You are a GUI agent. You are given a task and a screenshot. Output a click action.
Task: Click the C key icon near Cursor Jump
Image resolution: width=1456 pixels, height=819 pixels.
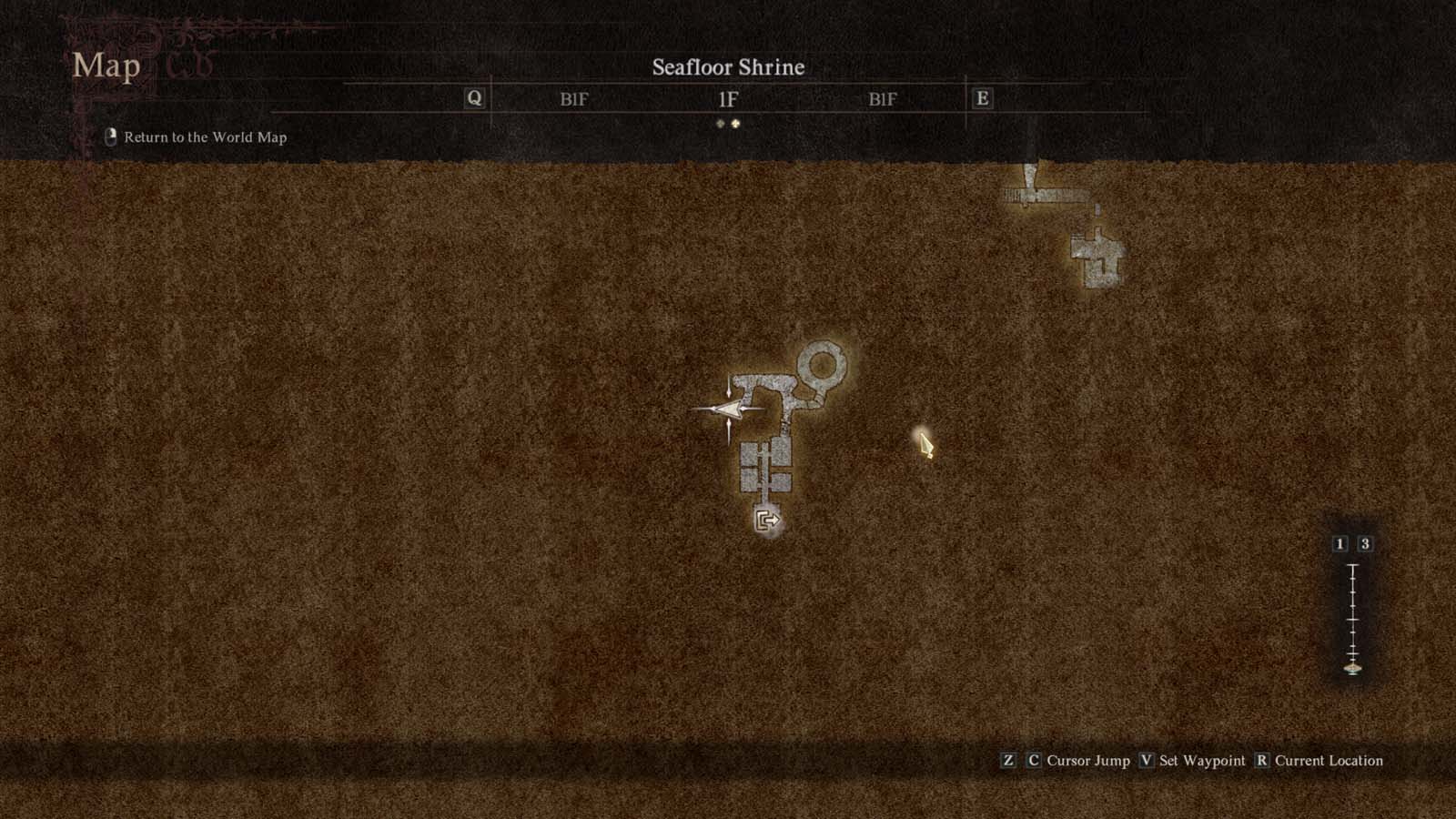point(1033,761)
